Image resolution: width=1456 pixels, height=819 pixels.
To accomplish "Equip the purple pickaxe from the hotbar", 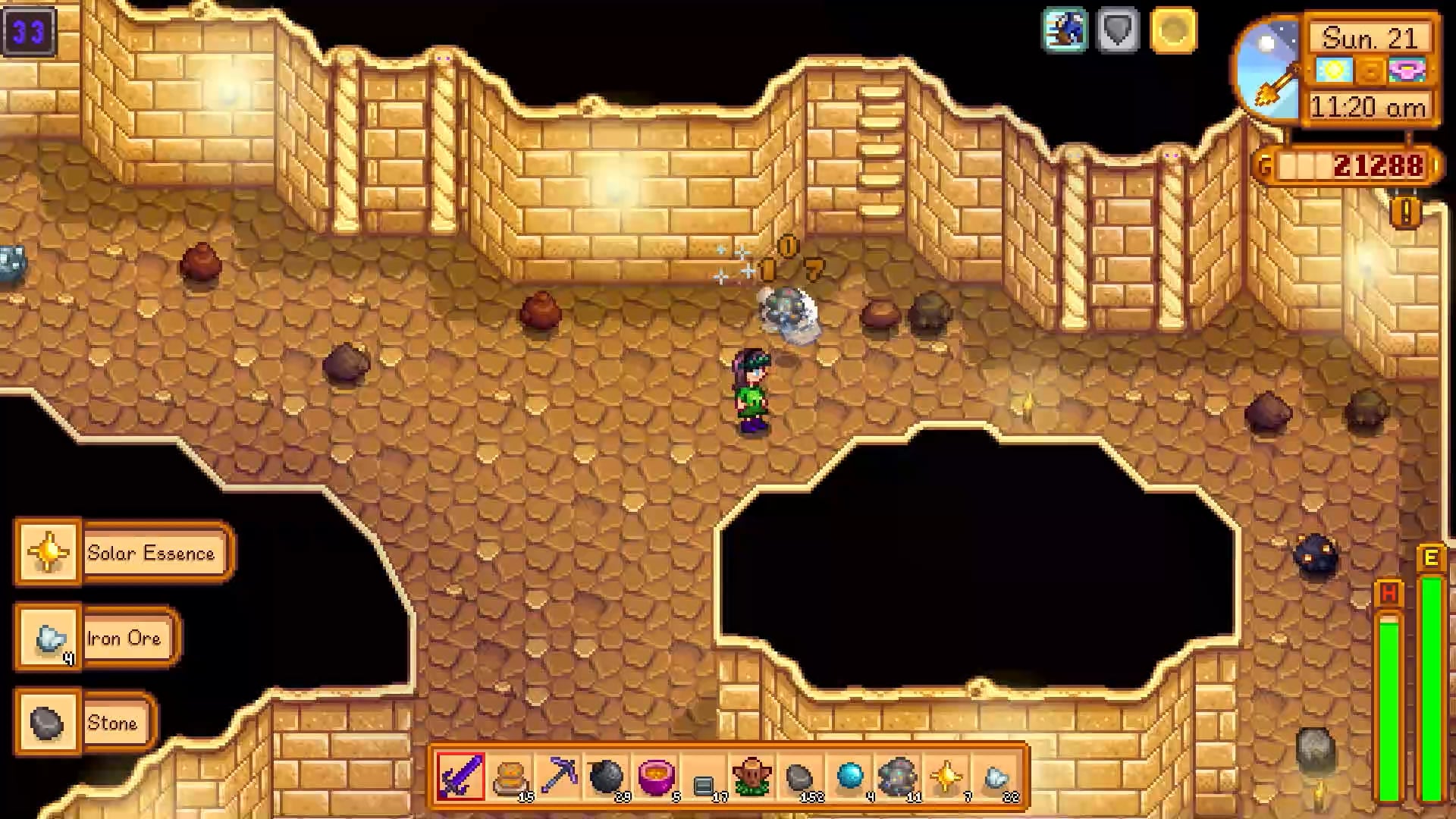I will click(x=559, y=777).
